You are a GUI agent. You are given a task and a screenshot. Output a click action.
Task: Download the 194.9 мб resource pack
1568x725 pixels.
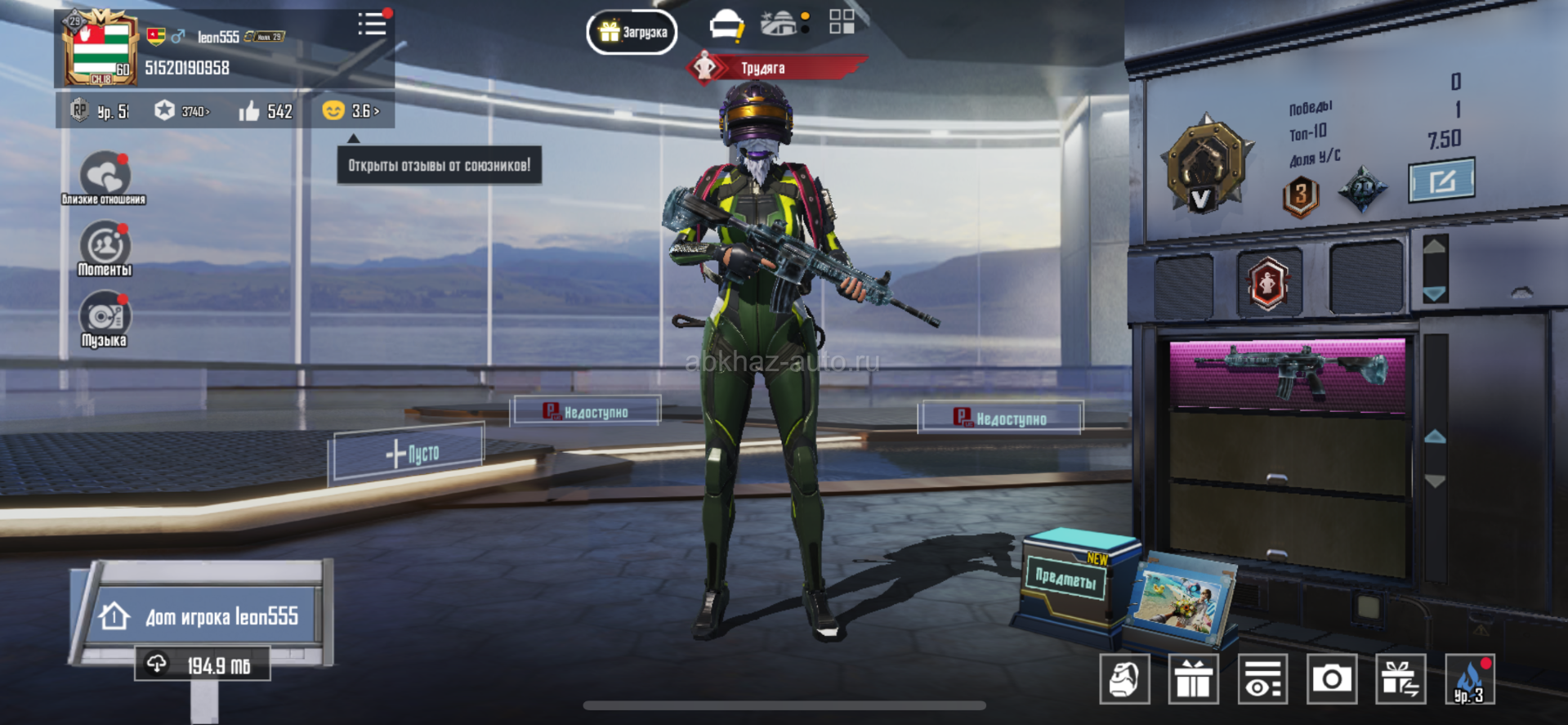(203, 665)
